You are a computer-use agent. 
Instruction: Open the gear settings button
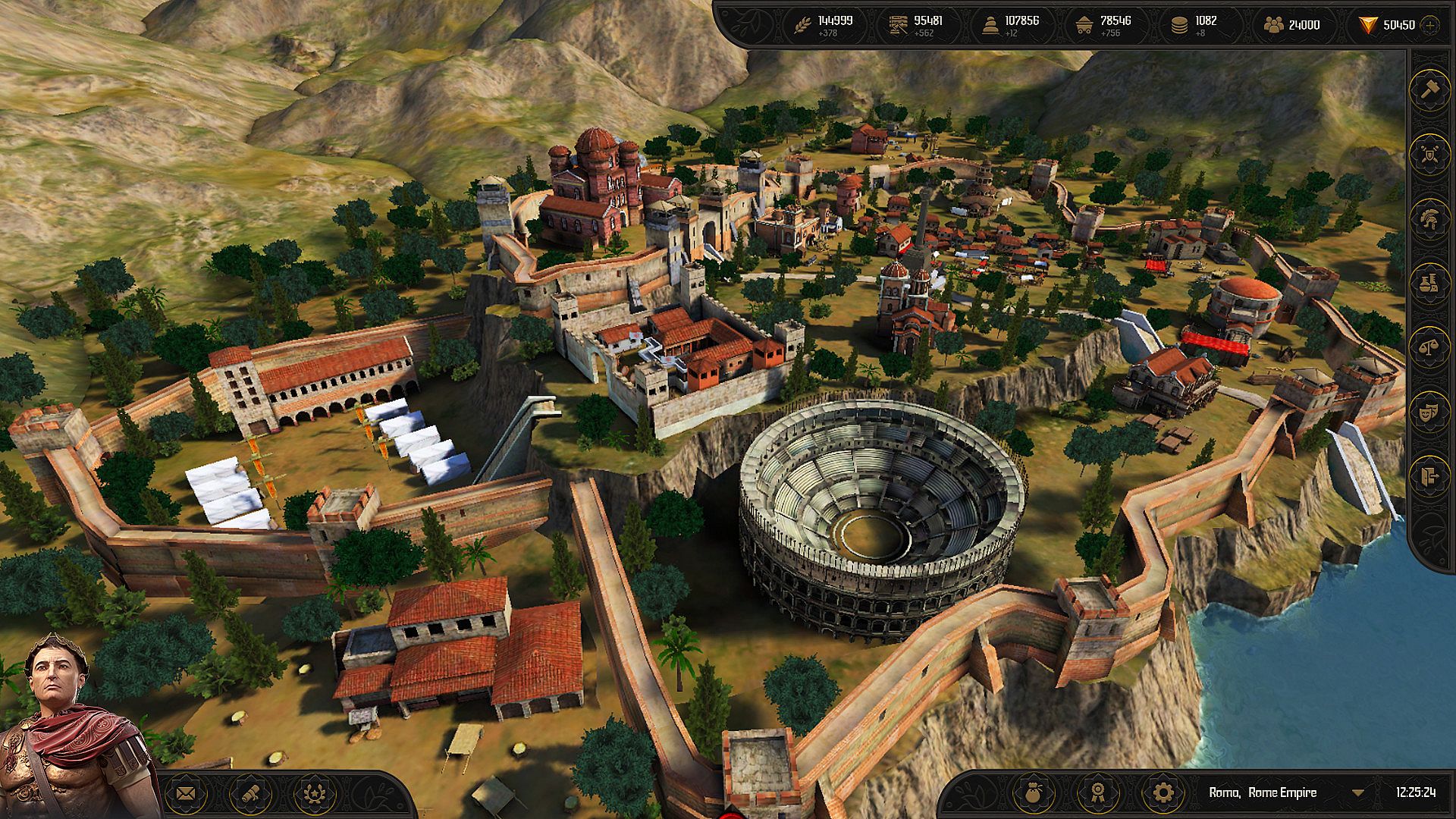[1163, 793]
